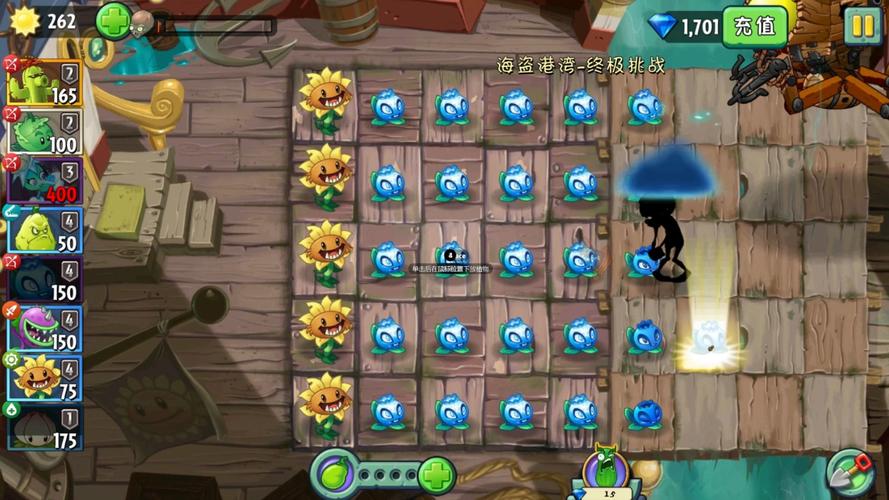The image size is (889, 500).
Task: Choose the 100-sun spiky green plant packet
Action: [x=45, y=132]
